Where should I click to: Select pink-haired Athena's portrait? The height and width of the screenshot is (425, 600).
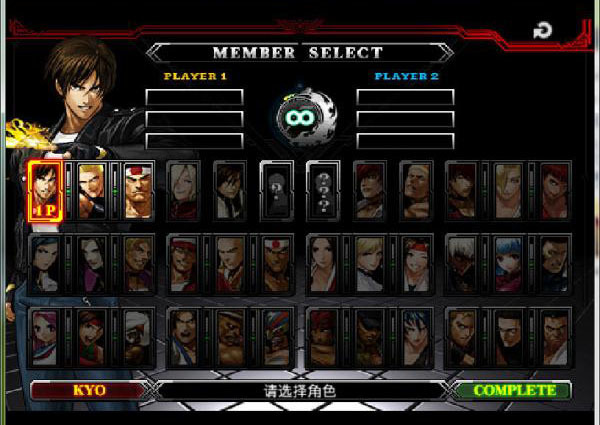point(46,335)
